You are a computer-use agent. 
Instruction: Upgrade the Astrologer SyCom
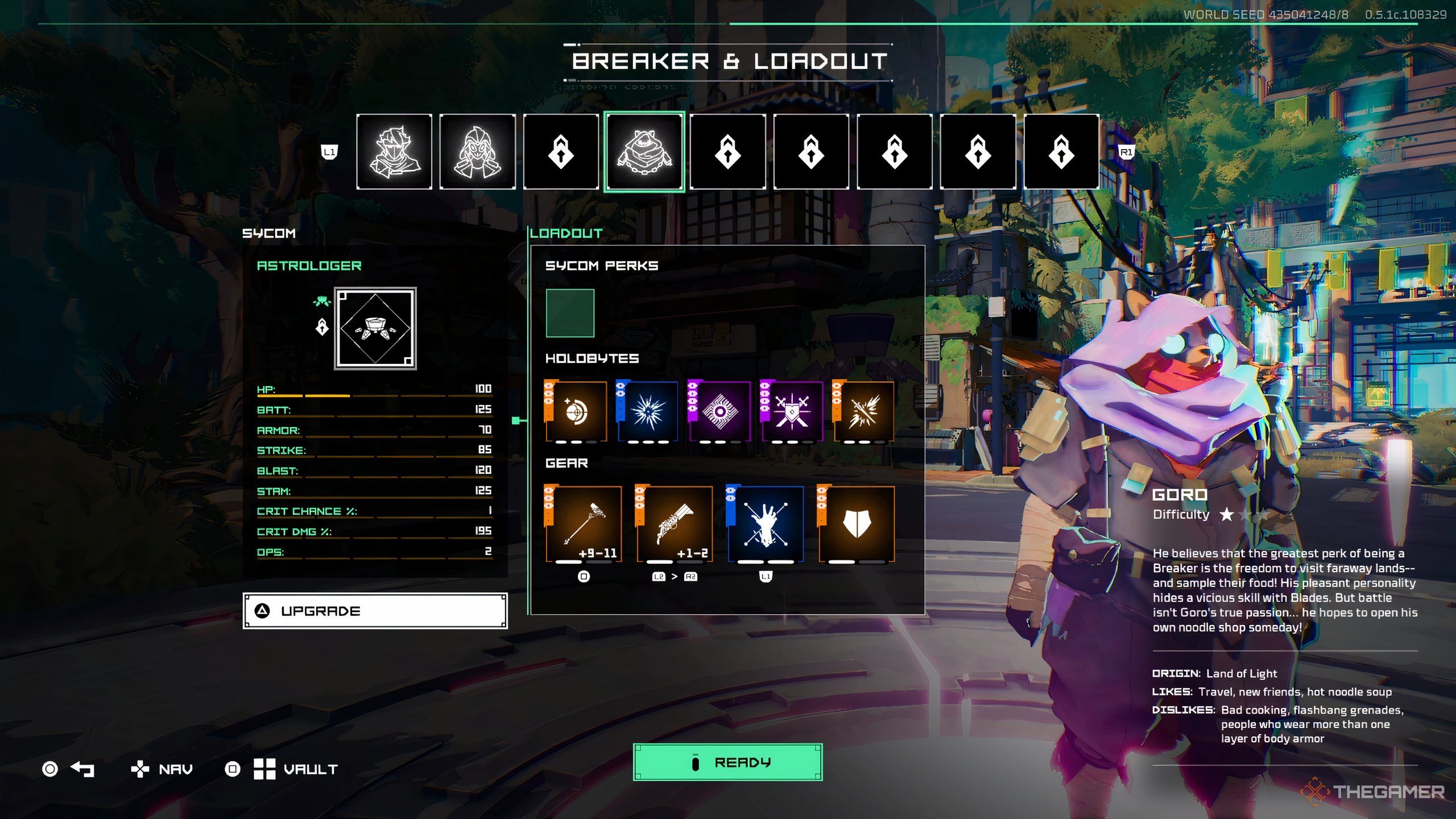[x=375, y=611]
